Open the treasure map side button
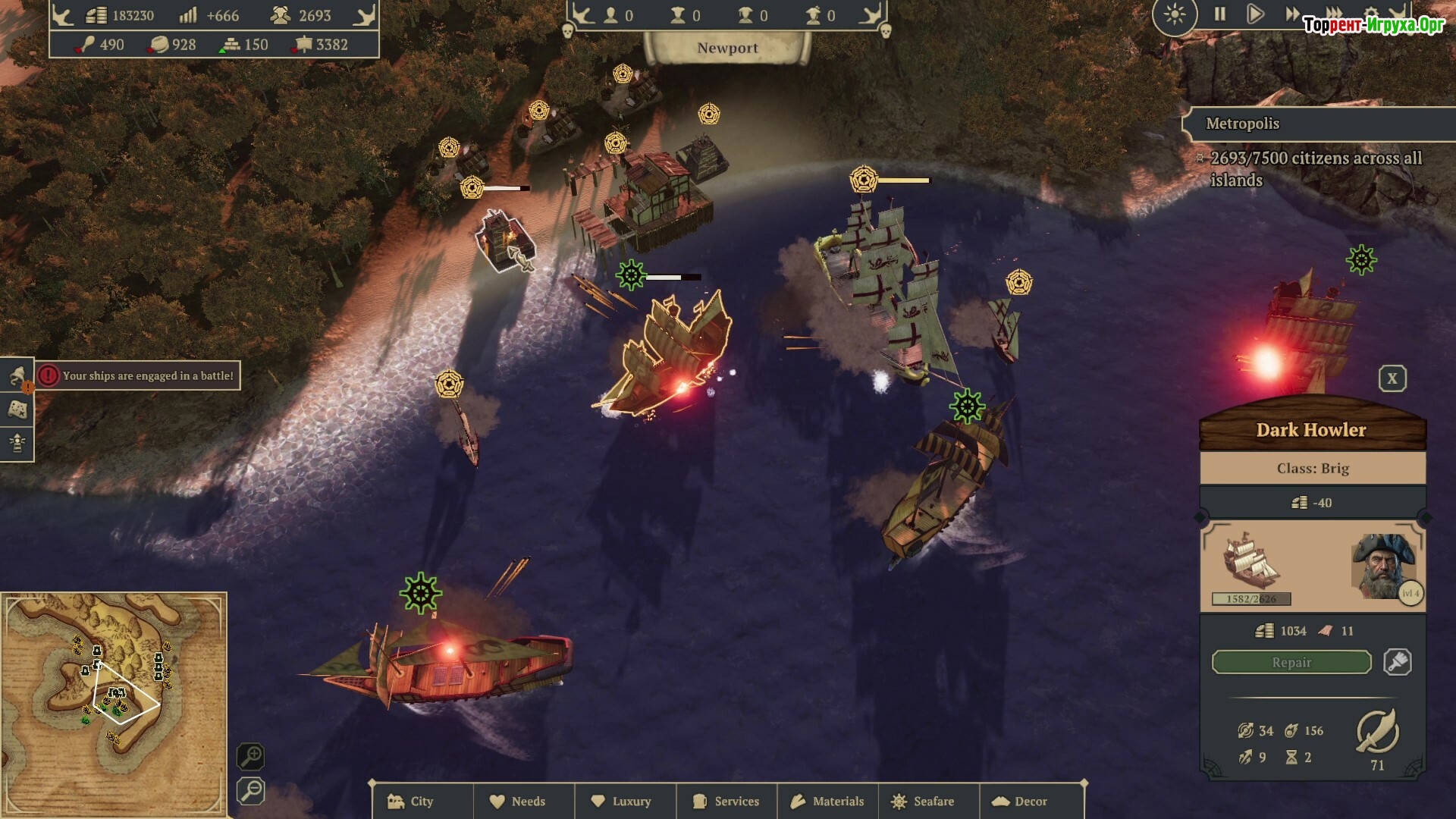This screenshot has height=819, width=1456. (17, 409)
